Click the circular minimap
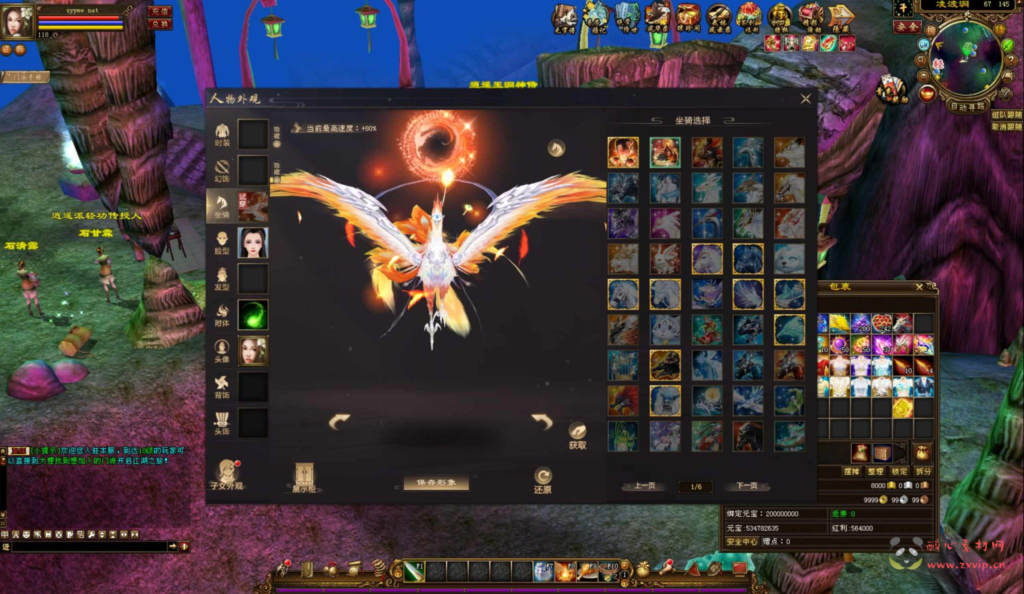This screenshot has height=594, width=1024. [x=968, y=56]
